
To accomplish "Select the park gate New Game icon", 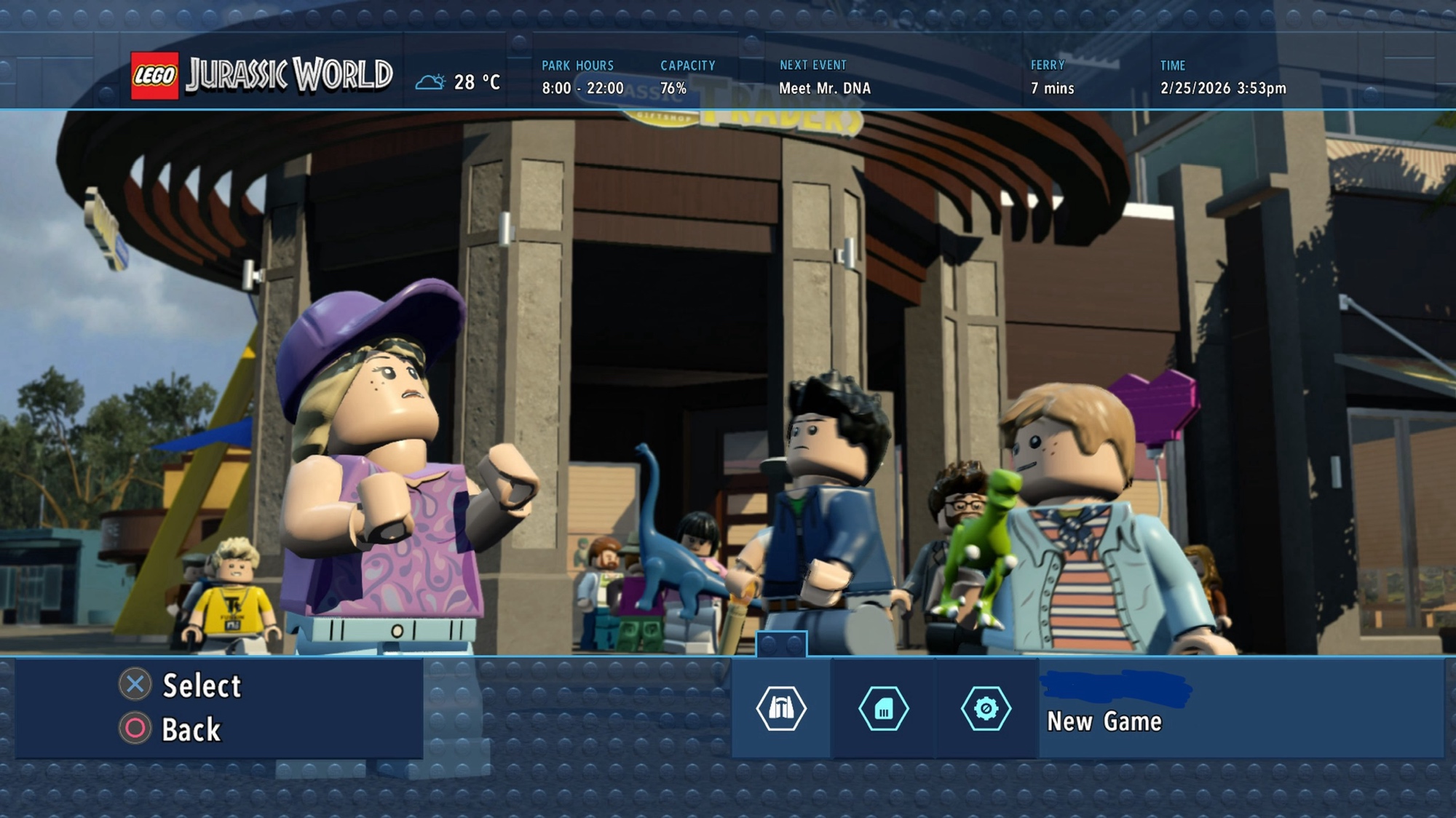I will (781, 708).
